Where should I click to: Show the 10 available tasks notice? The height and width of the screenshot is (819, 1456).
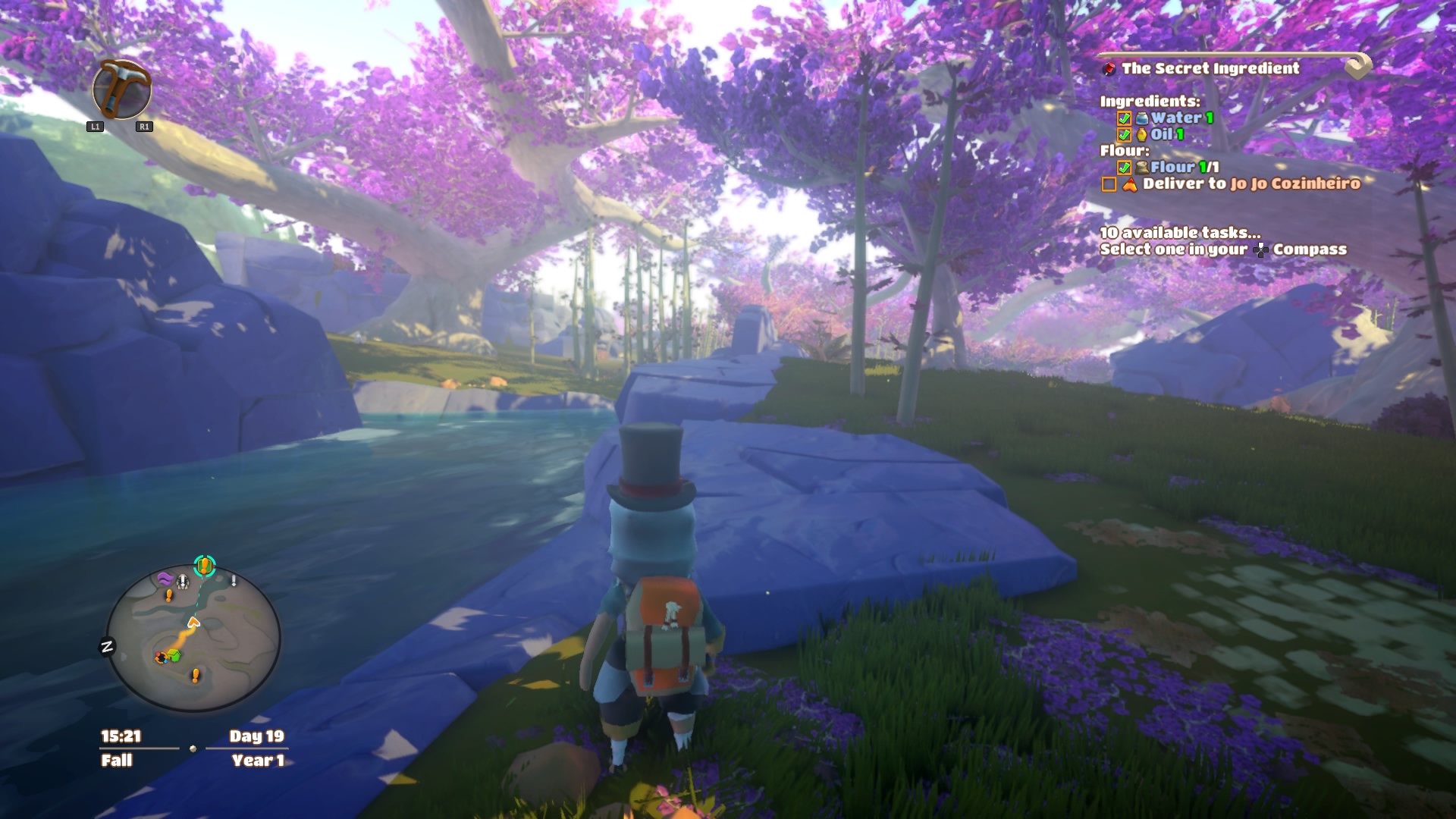1180,233
